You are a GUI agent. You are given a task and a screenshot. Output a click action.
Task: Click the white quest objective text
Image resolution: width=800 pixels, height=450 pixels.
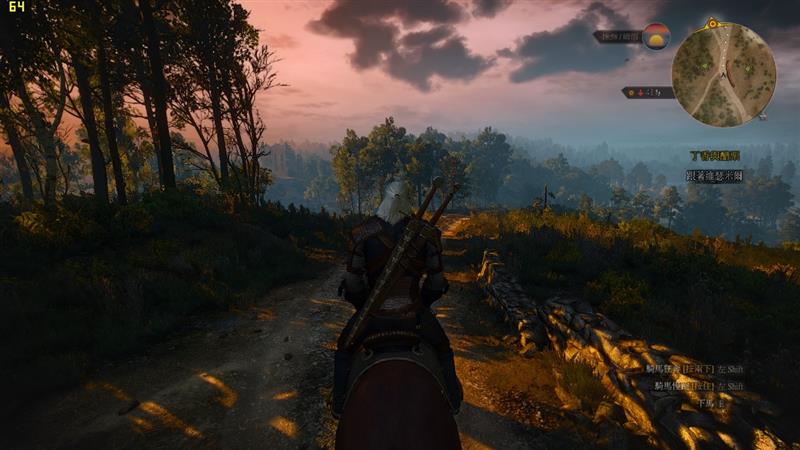pyautogui.click(x=714, y=175)
